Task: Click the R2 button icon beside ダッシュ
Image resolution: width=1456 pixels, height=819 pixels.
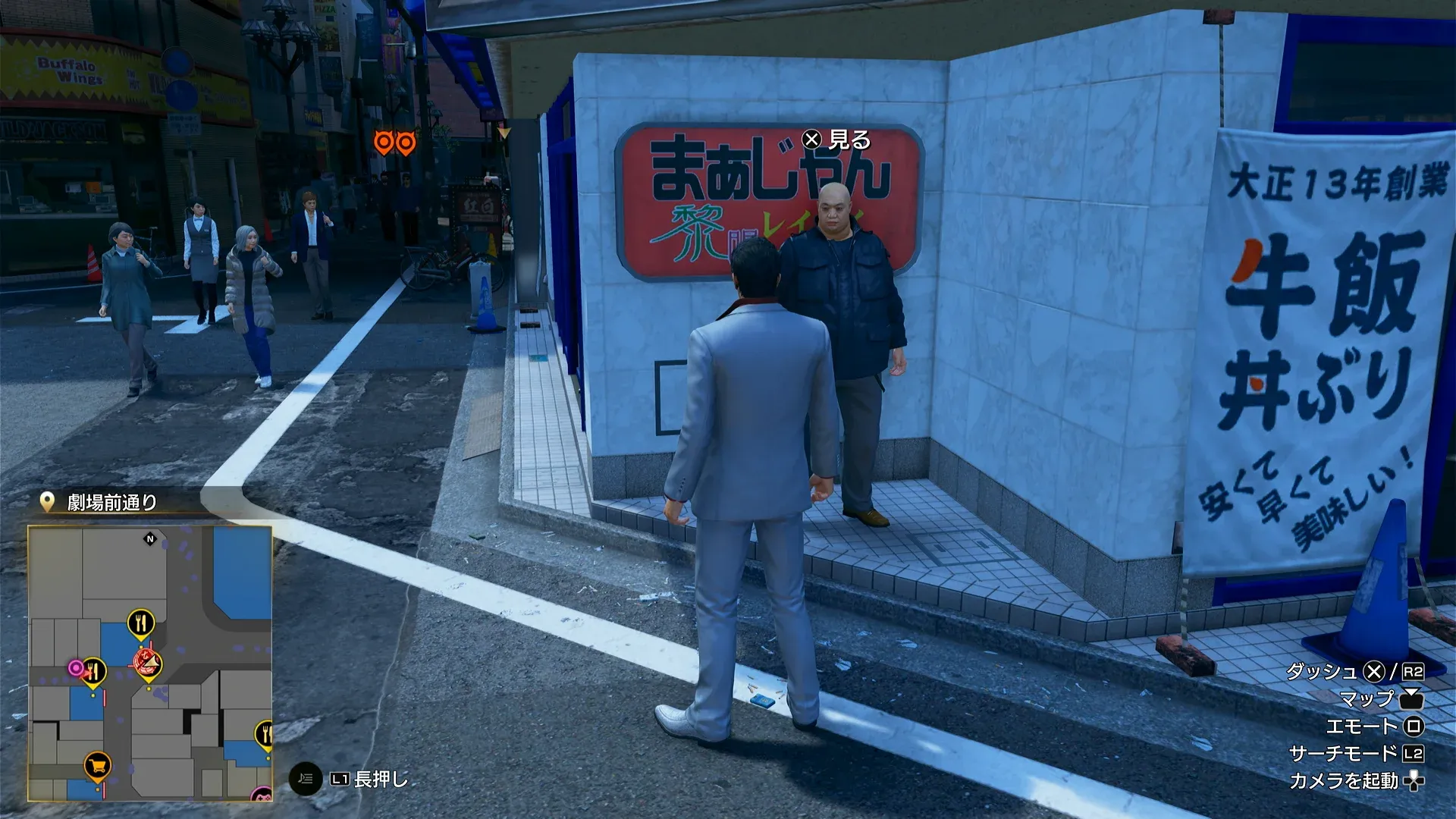Action: [x=1413, y=672]
